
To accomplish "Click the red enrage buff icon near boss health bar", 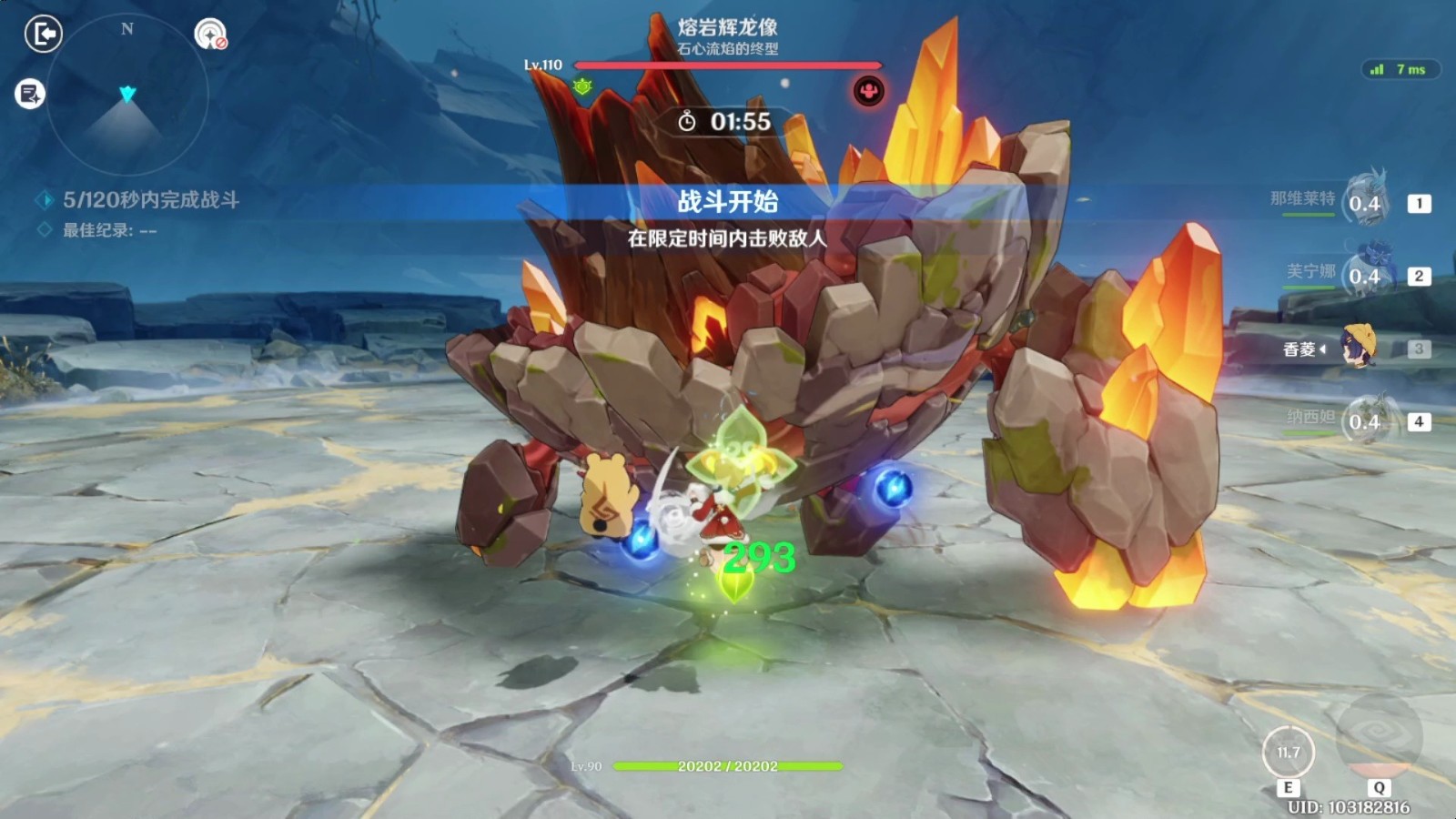I will [870, 89].
